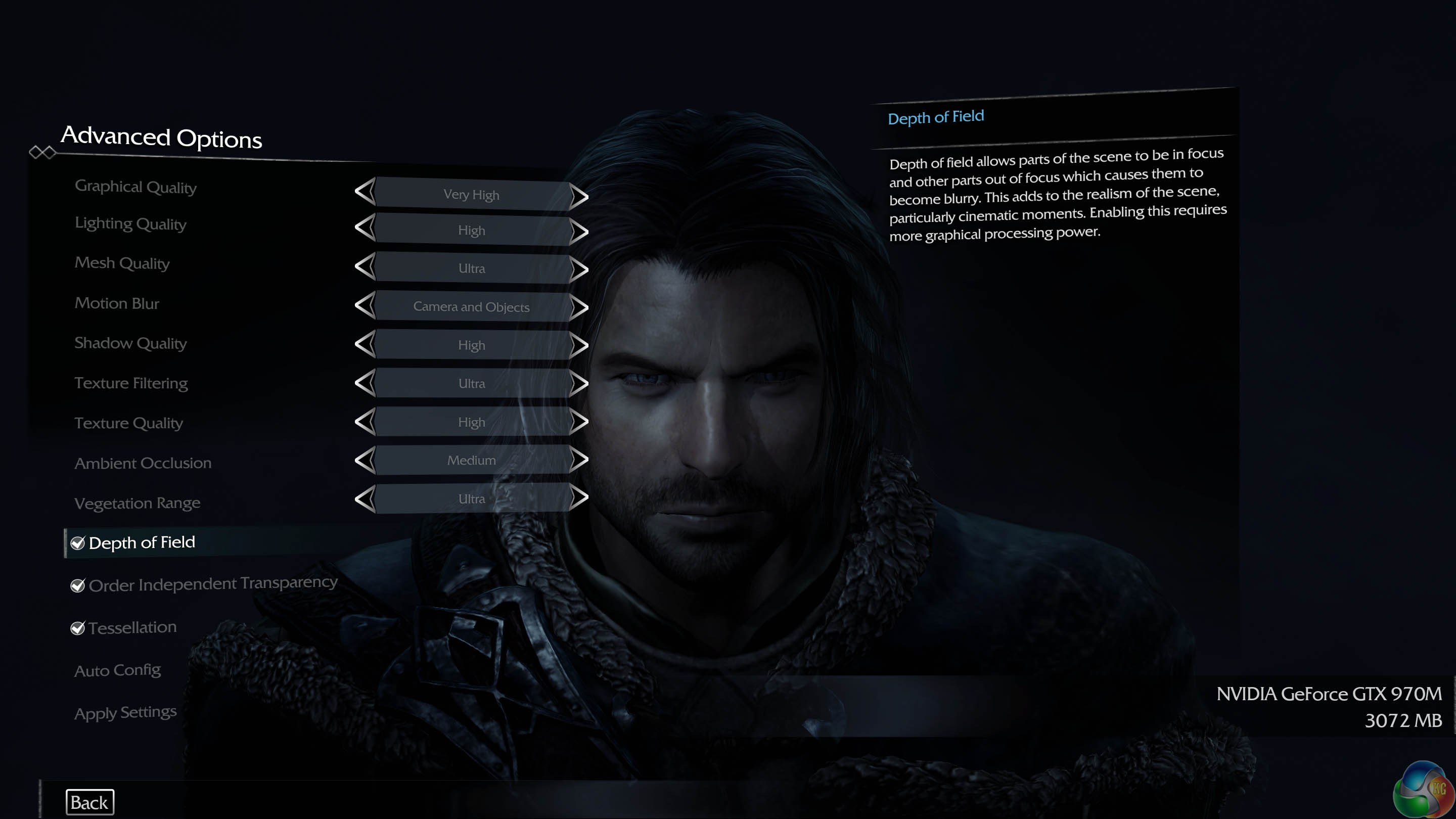This screenshot has width=1456, height=819.
Task: Toggle the Depth of Field checkbox
Action: (x=77, y=543)
